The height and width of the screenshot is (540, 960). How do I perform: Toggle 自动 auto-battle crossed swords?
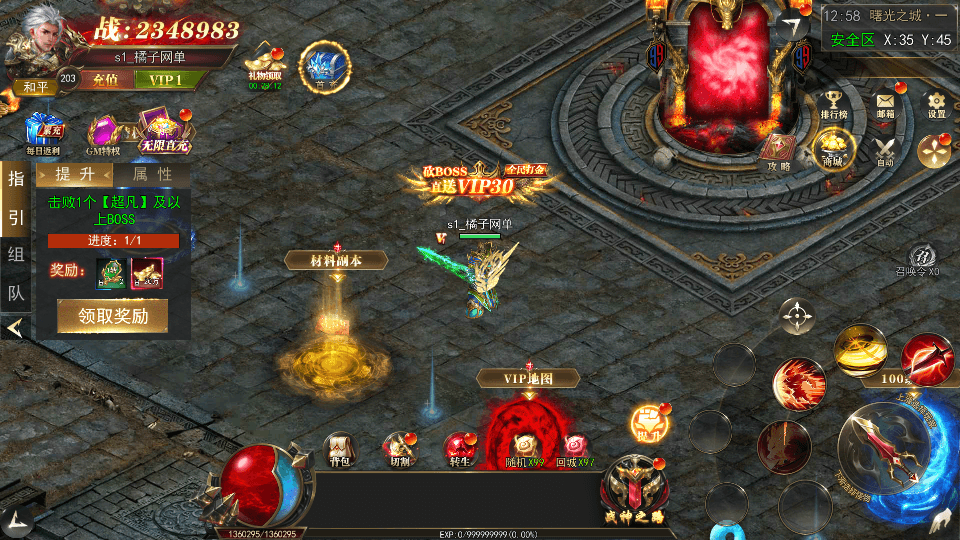pyautogui.click(x=885, y=149)
